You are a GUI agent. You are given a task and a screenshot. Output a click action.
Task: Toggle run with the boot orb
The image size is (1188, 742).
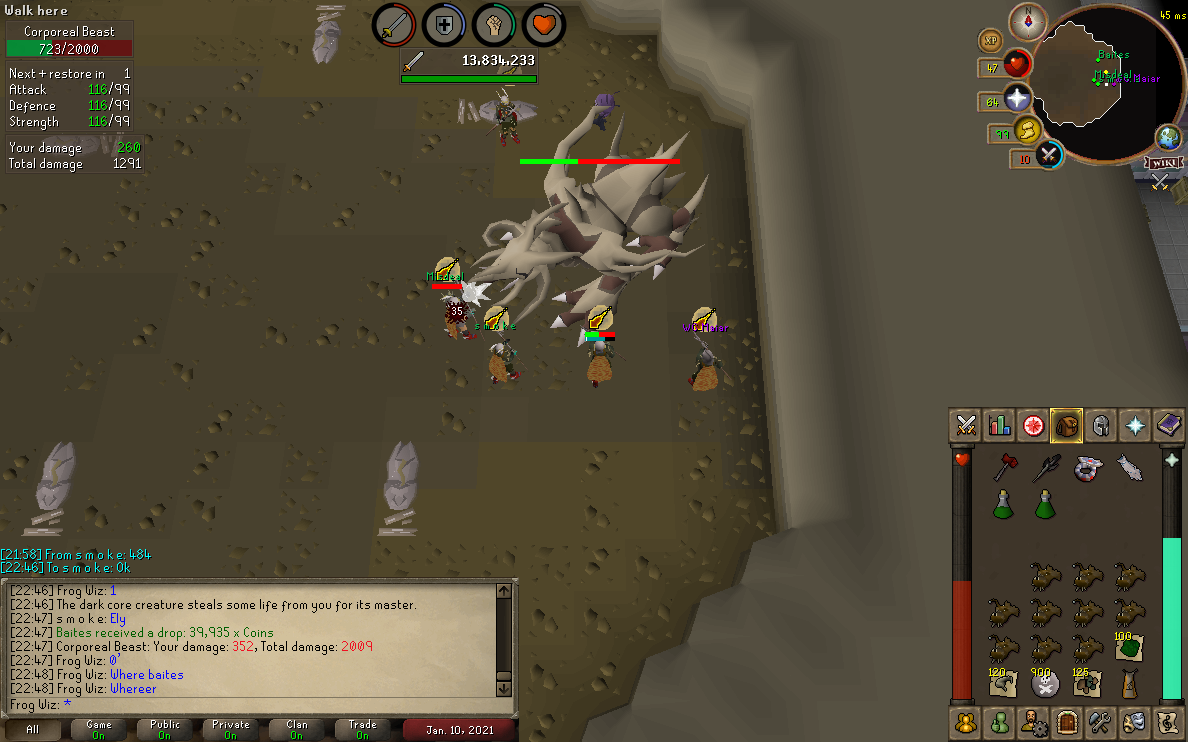pyautogui.click(x=1028, y=131)
